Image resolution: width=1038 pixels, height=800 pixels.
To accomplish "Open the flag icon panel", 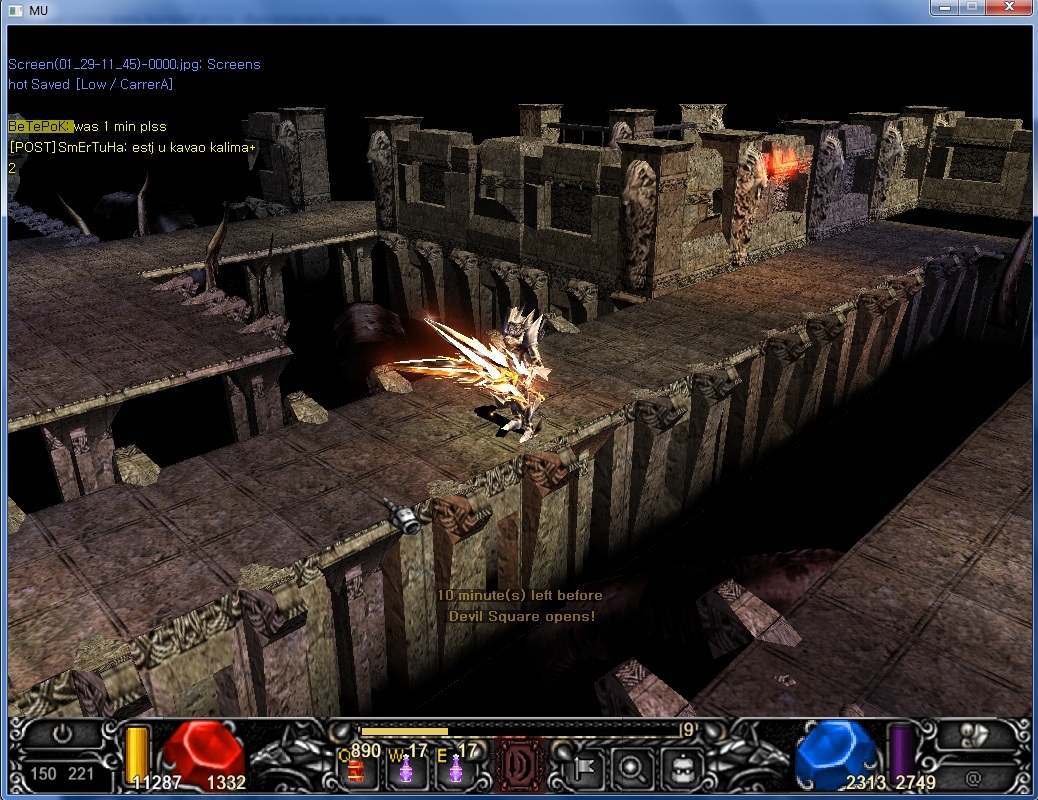I will [x=585, y=768].
